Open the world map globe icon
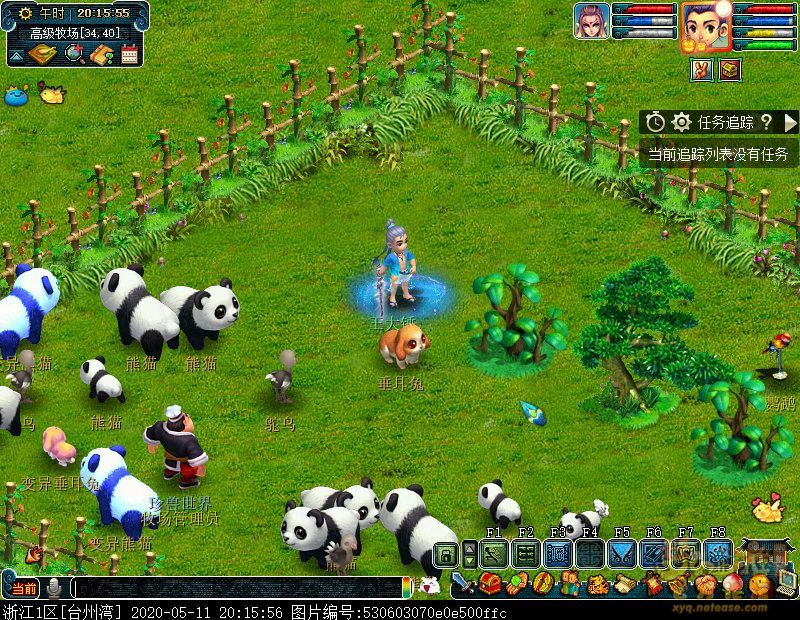The height and width of the screenshot is (620, 800). [73, 54]
